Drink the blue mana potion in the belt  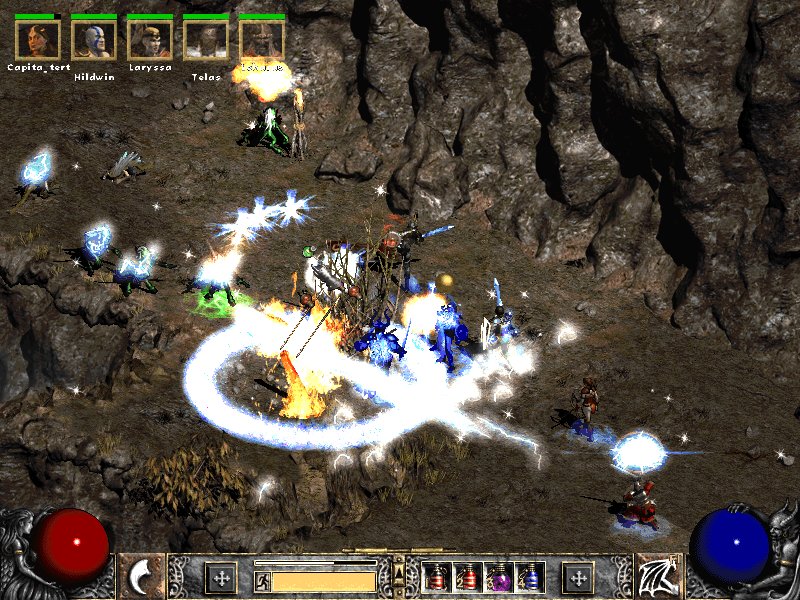coord(530,577)
